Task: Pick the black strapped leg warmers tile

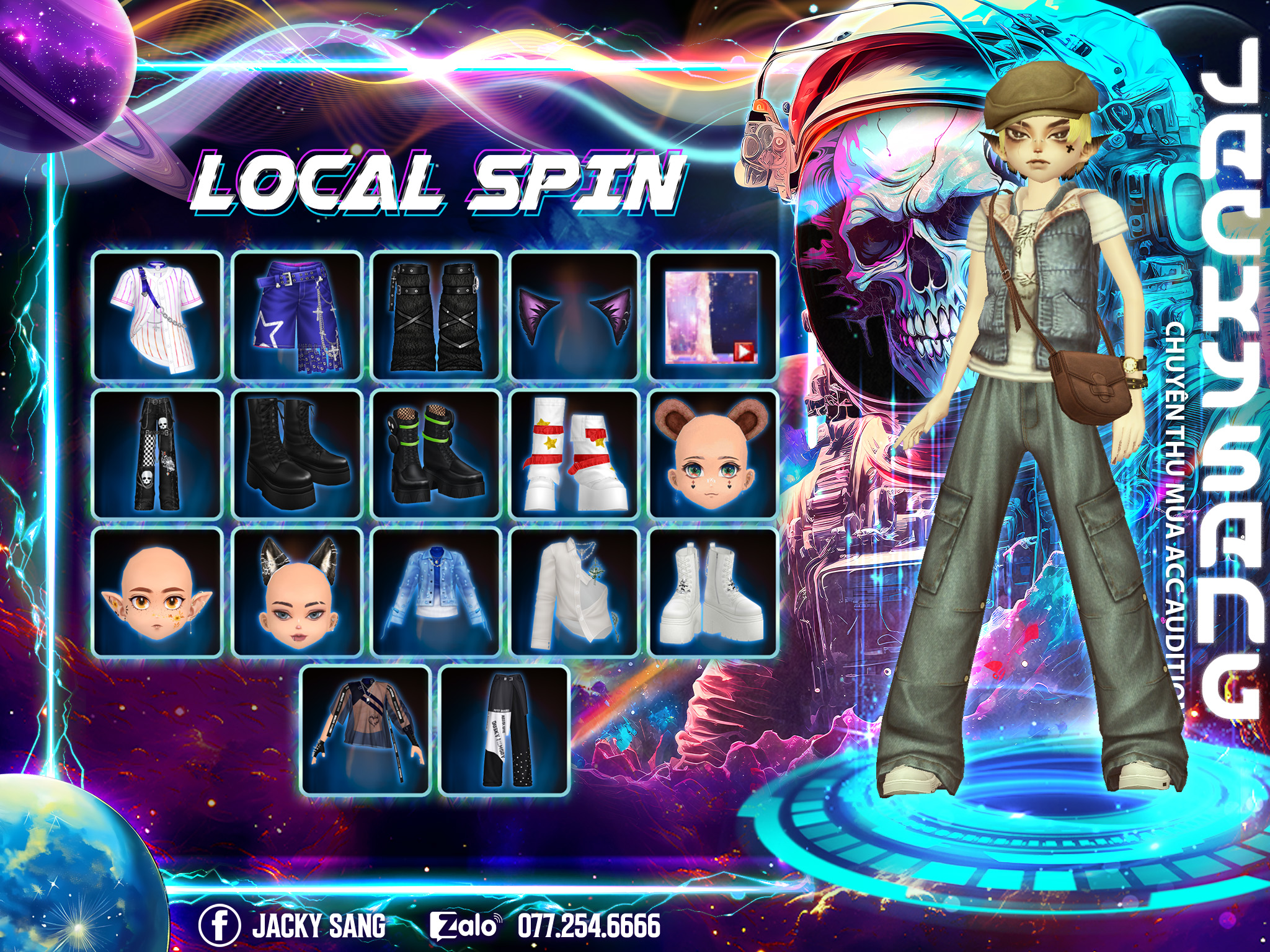Action: [436, 315]
